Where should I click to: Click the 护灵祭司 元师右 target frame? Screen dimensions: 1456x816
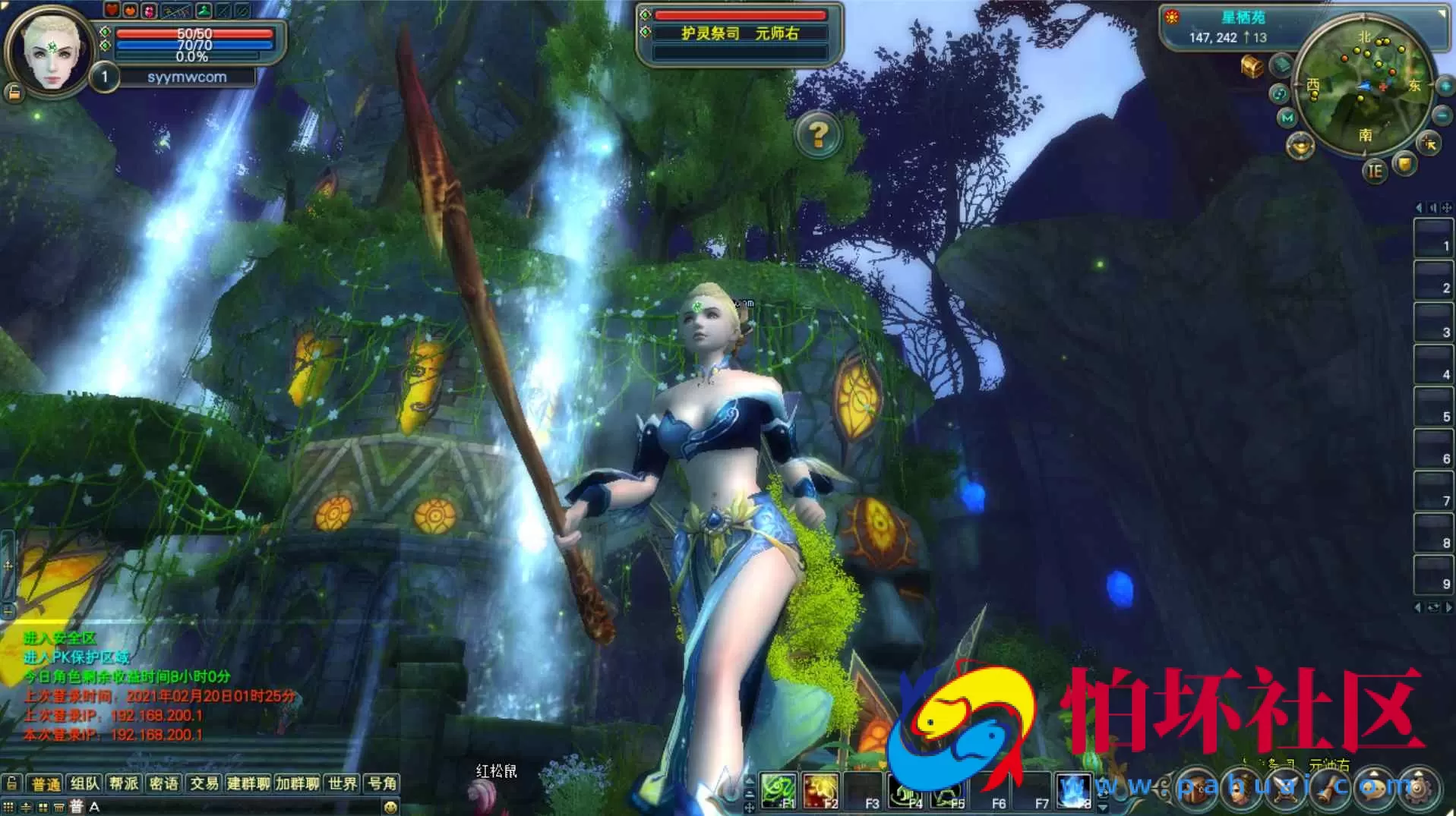coord(741,33)
